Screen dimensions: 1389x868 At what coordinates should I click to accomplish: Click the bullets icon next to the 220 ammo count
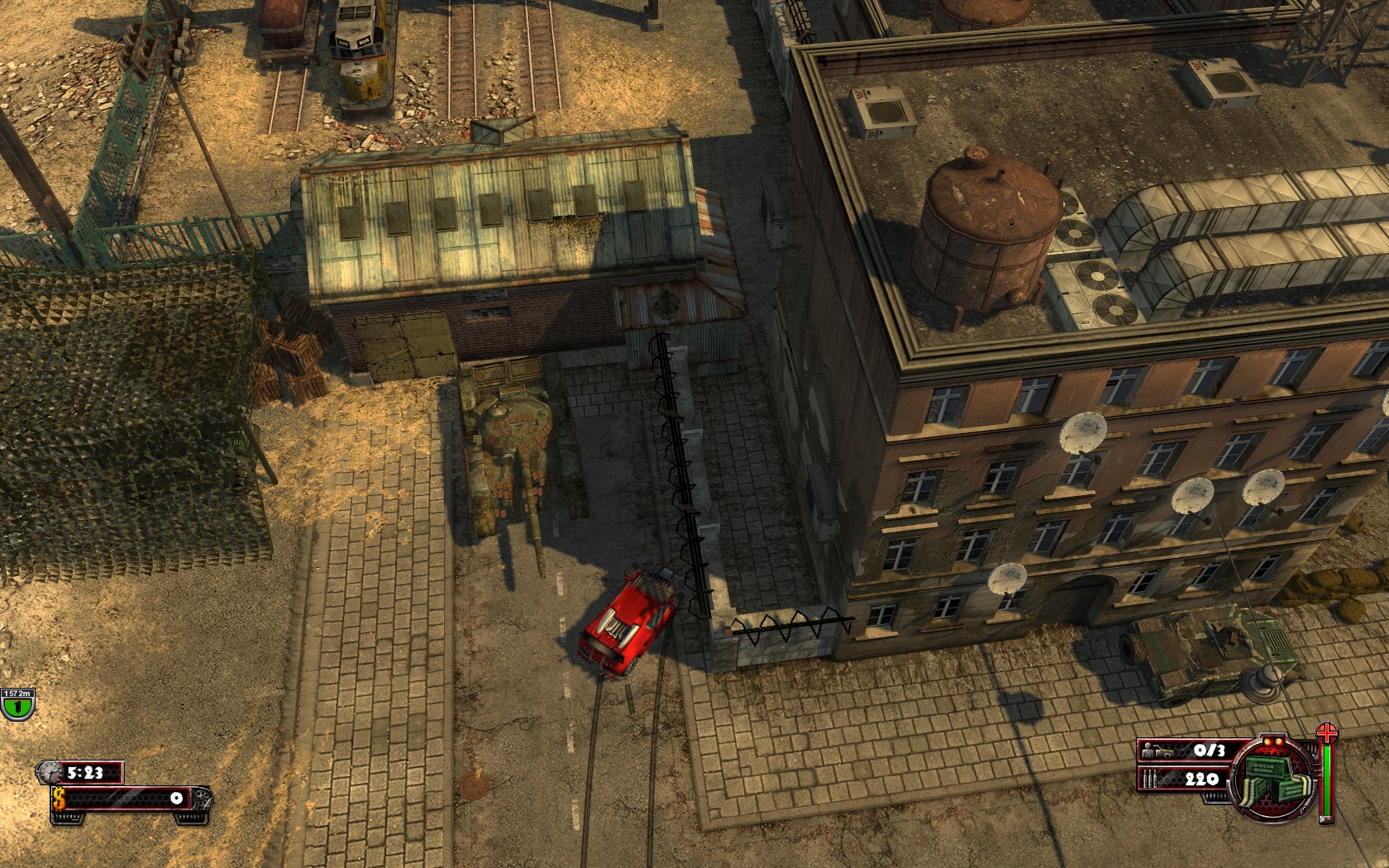coord(1149,778)
